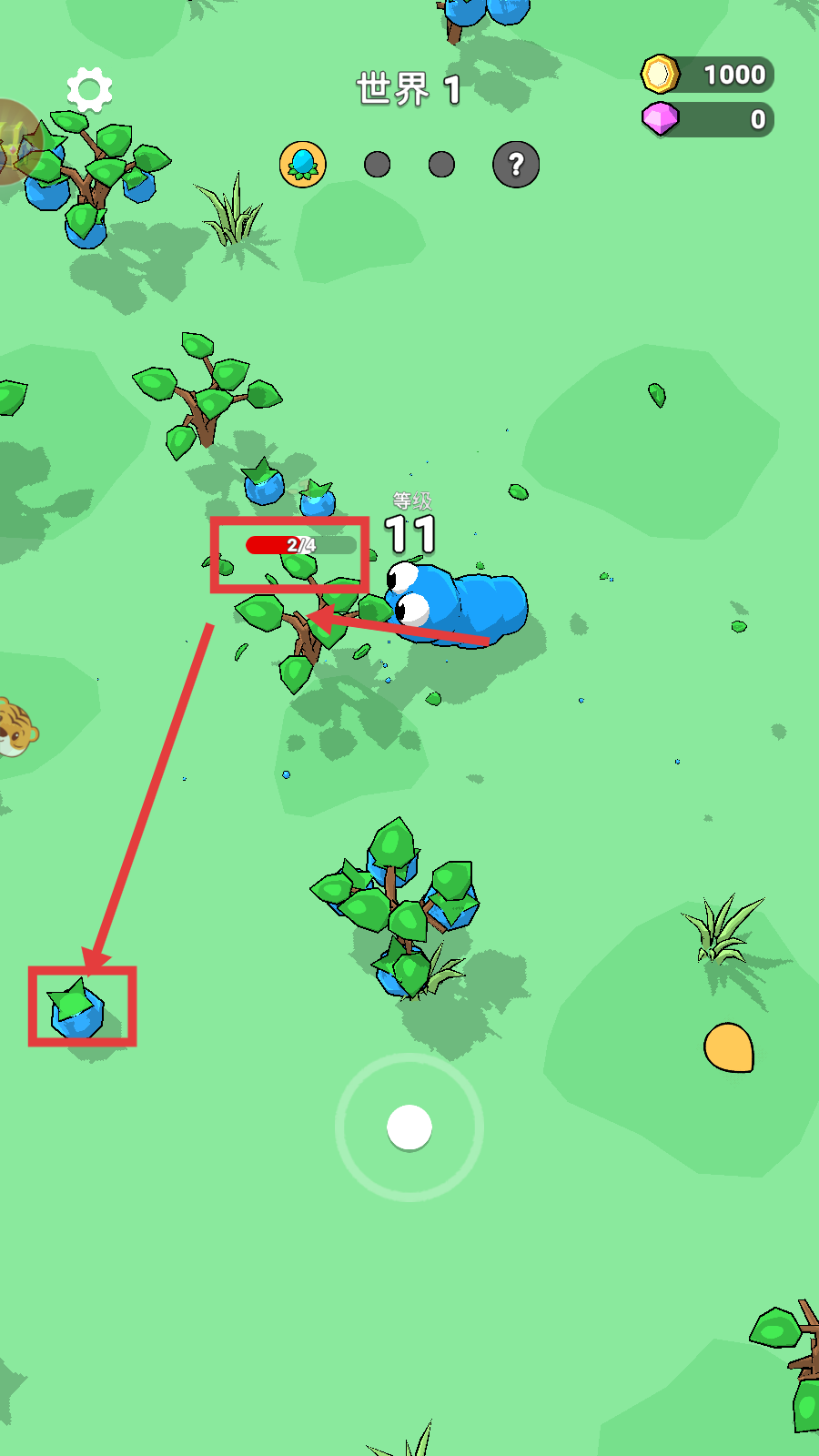Tap the blue berry stage icon
Screen dimensions: 819x1456
point(302,165)
